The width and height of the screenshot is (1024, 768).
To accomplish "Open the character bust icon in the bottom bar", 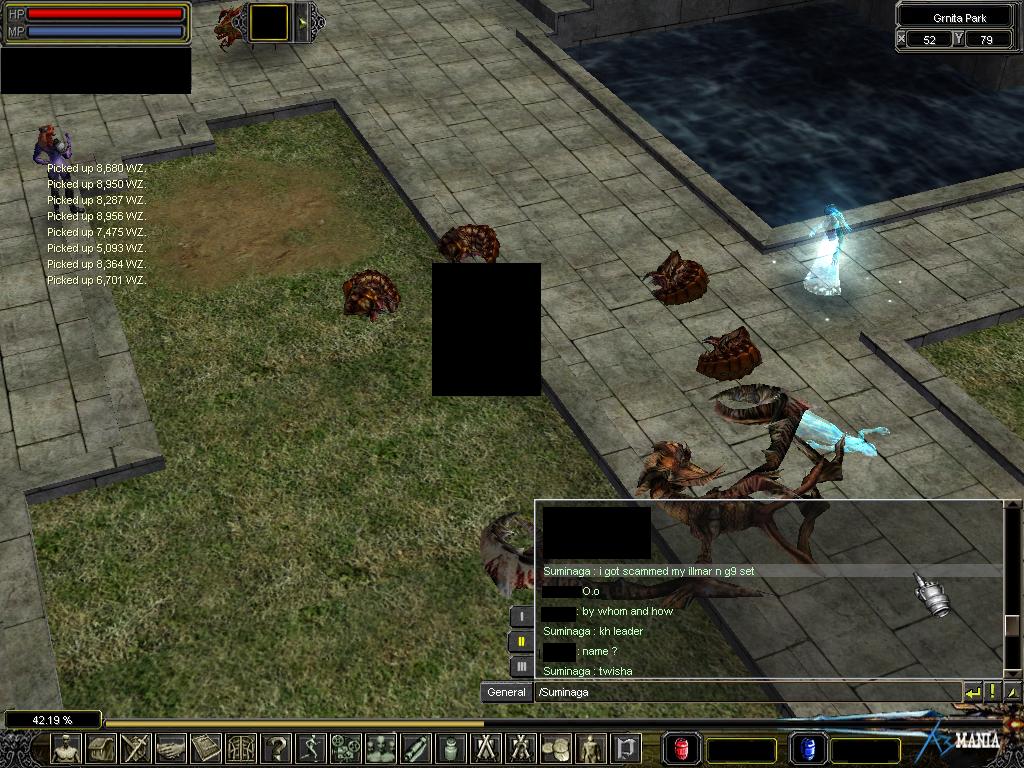I will pos(66,748).
